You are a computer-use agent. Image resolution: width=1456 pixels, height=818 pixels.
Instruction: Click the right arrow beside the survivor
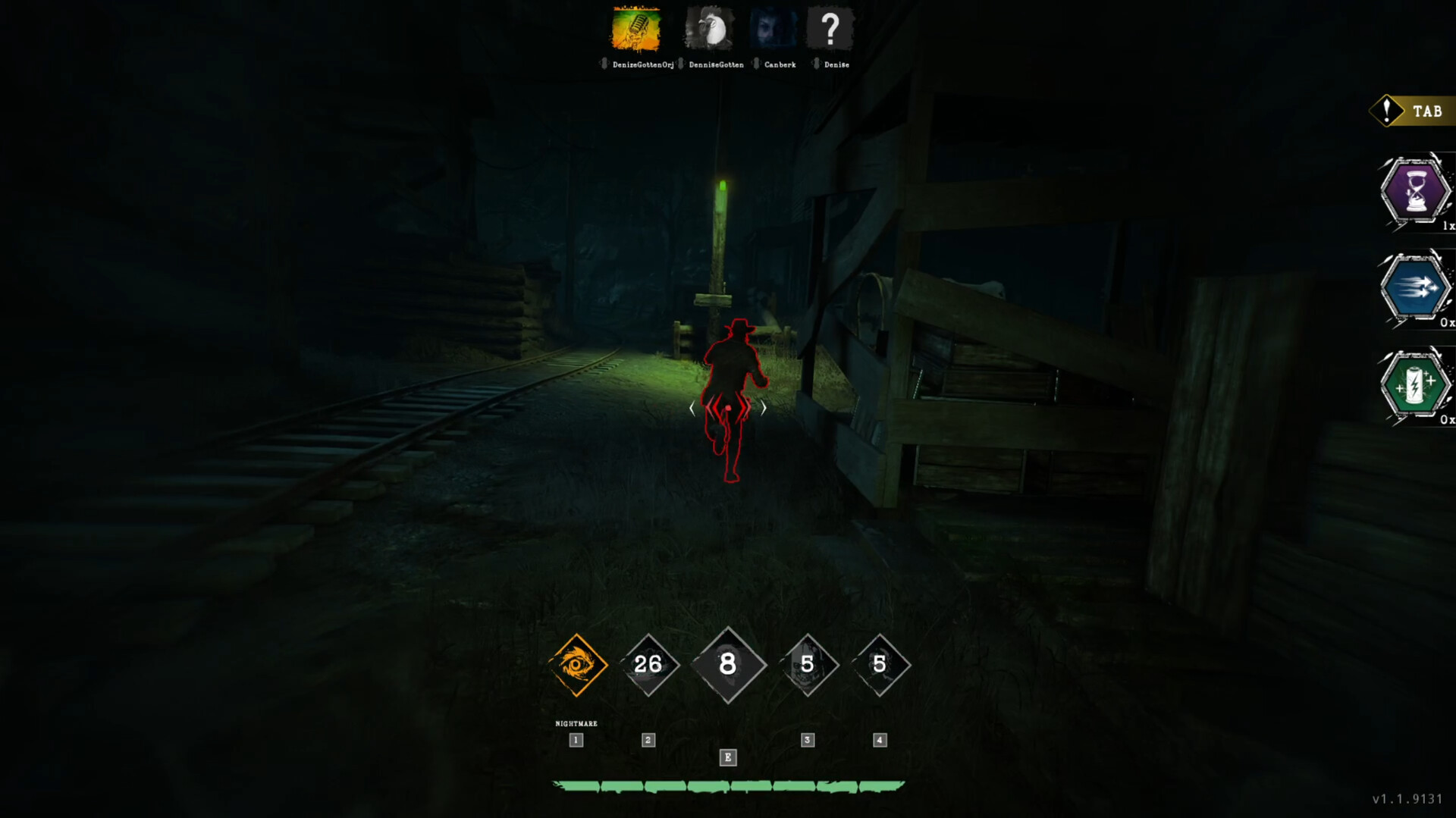764,407
